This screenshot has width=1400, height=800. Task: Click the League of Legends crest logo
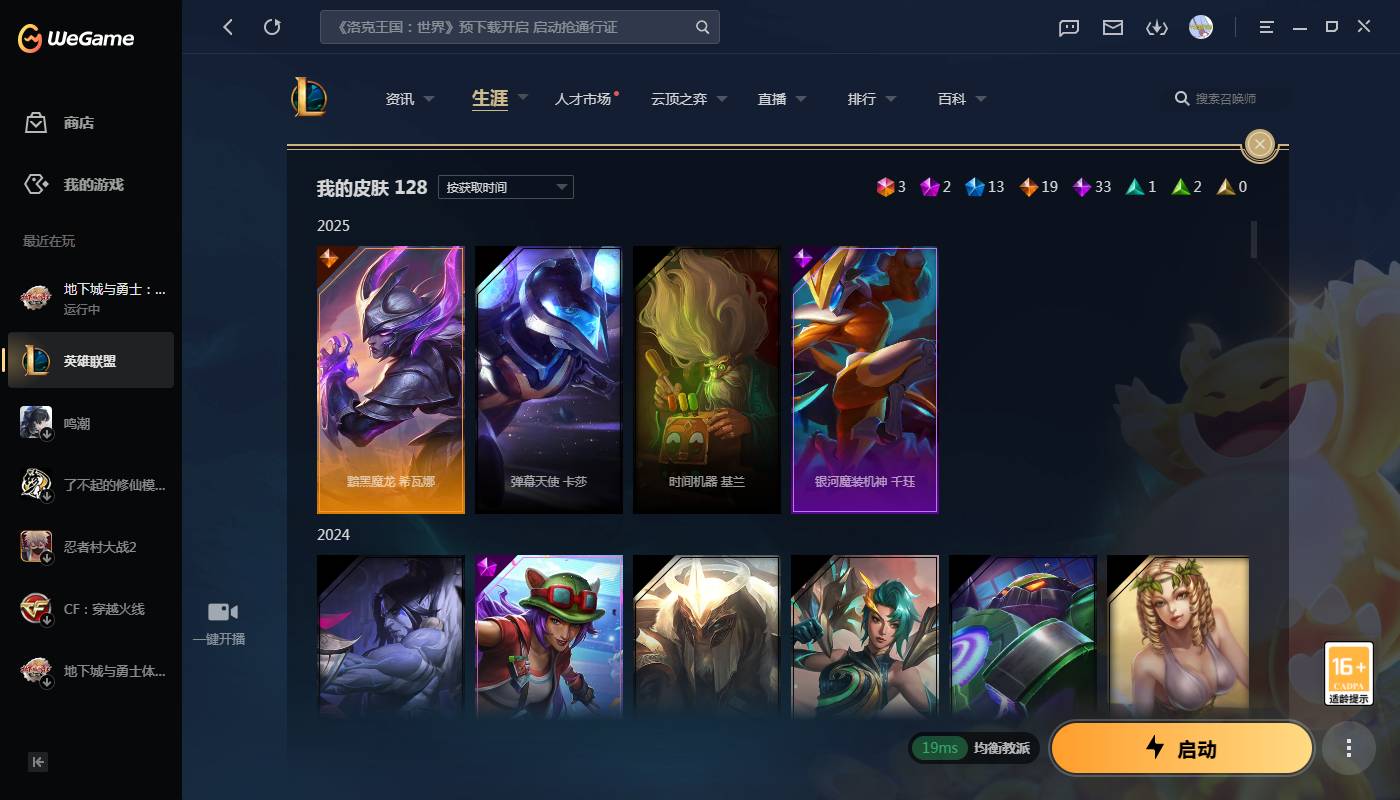coord(310,97)
